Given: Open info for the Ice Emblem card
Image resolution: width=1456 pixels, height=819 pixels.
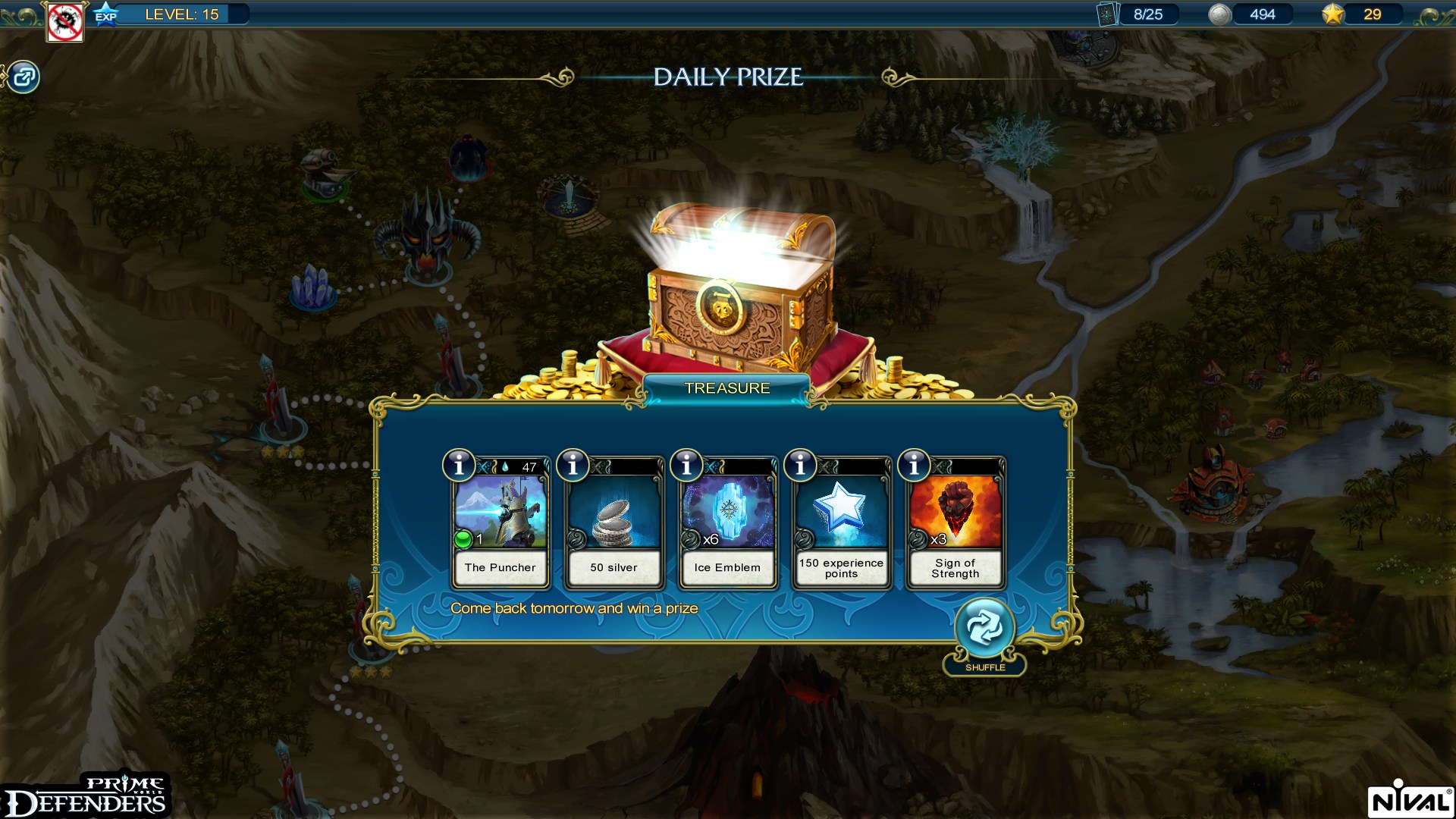Looking at the screenshot, I should pos(686,466).
